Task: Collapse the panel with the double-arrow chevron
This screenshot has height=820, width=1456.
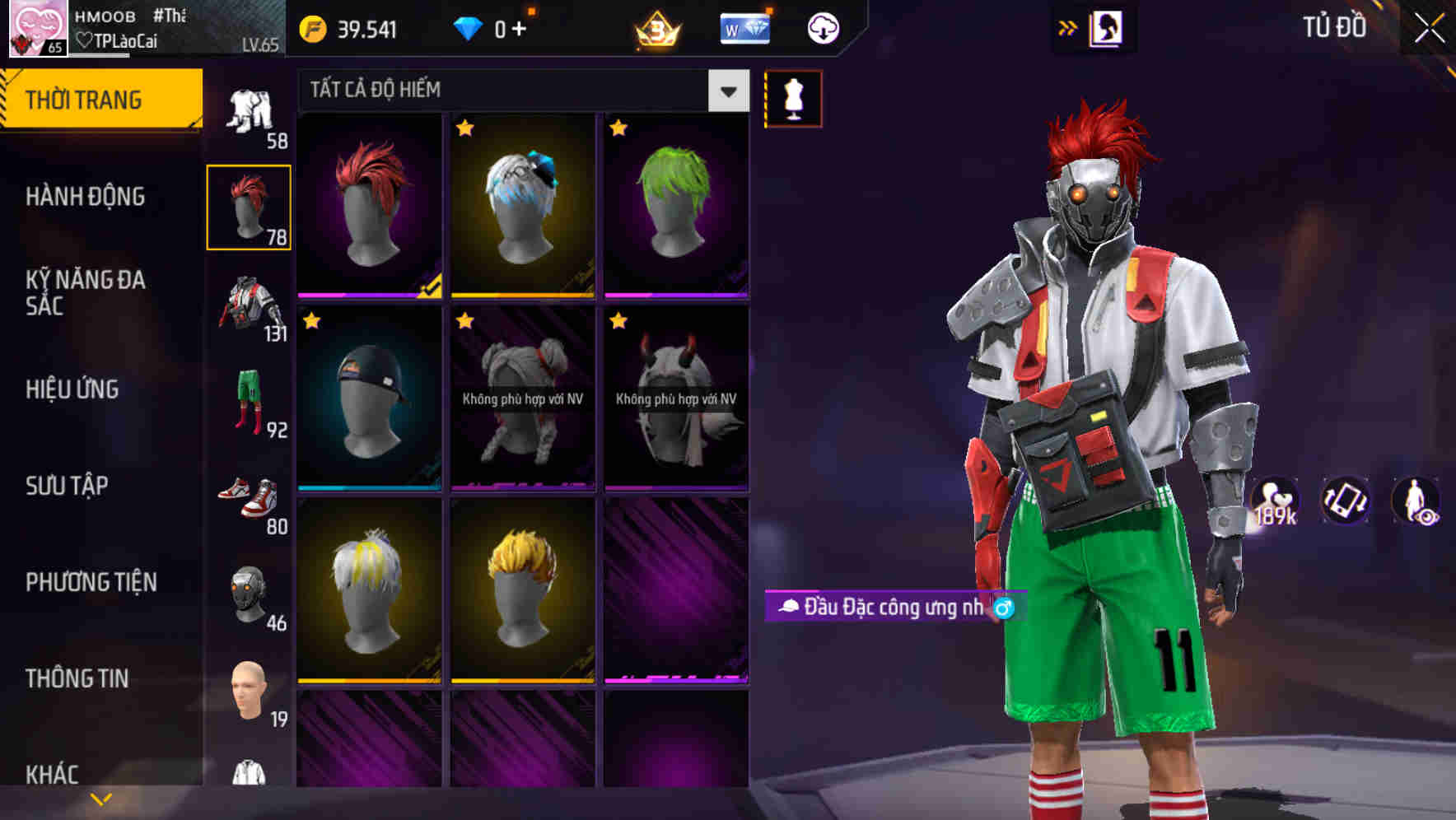Action: coord(1068,27)
